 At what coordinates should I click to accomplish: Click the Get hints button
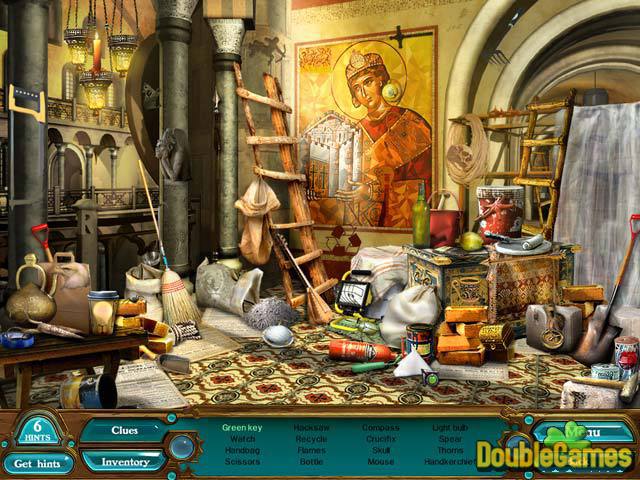[x=35, y=463]
